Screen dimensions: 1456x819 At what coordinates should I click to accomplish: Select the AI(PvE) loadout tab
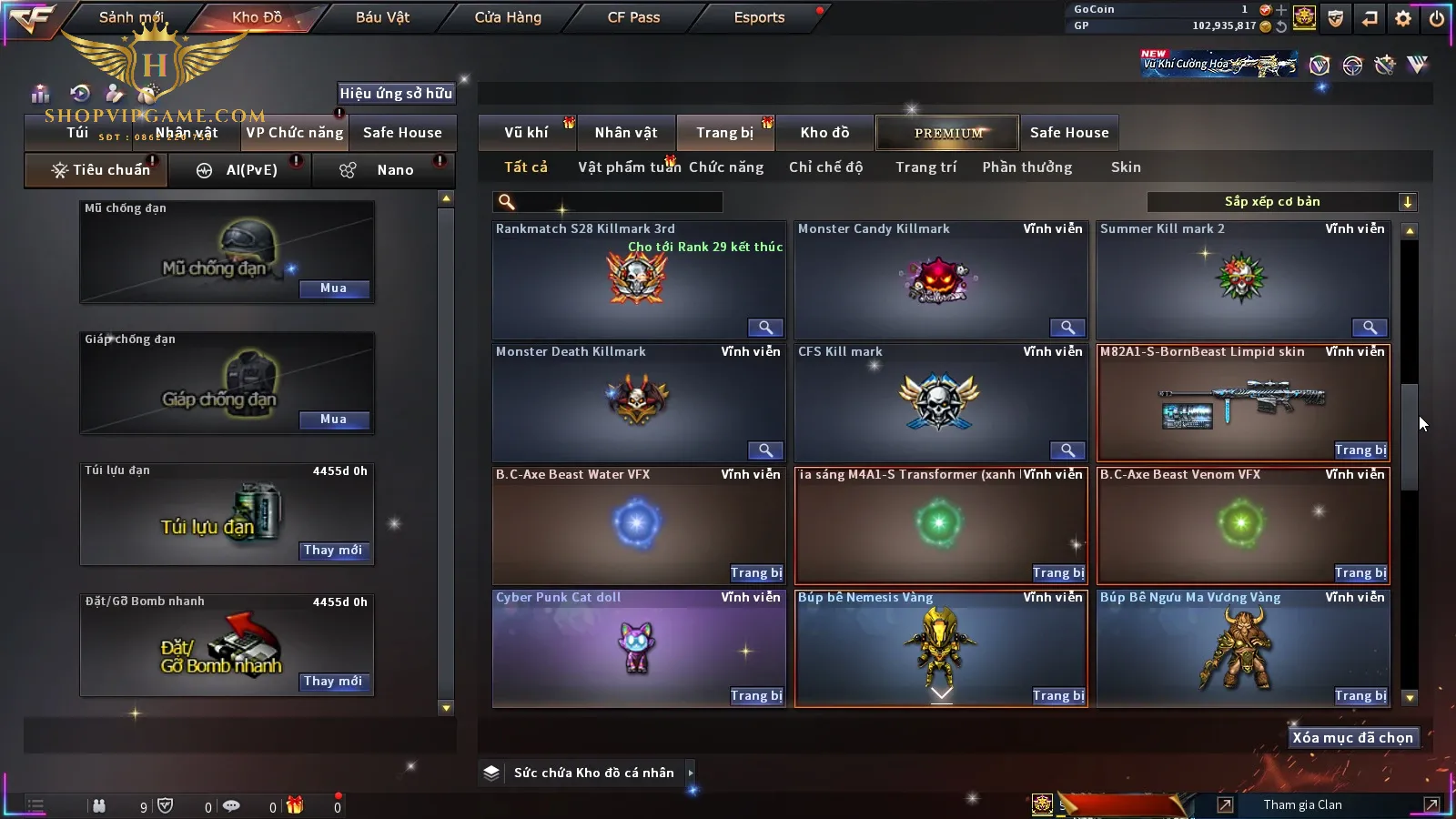coord(241,170)
